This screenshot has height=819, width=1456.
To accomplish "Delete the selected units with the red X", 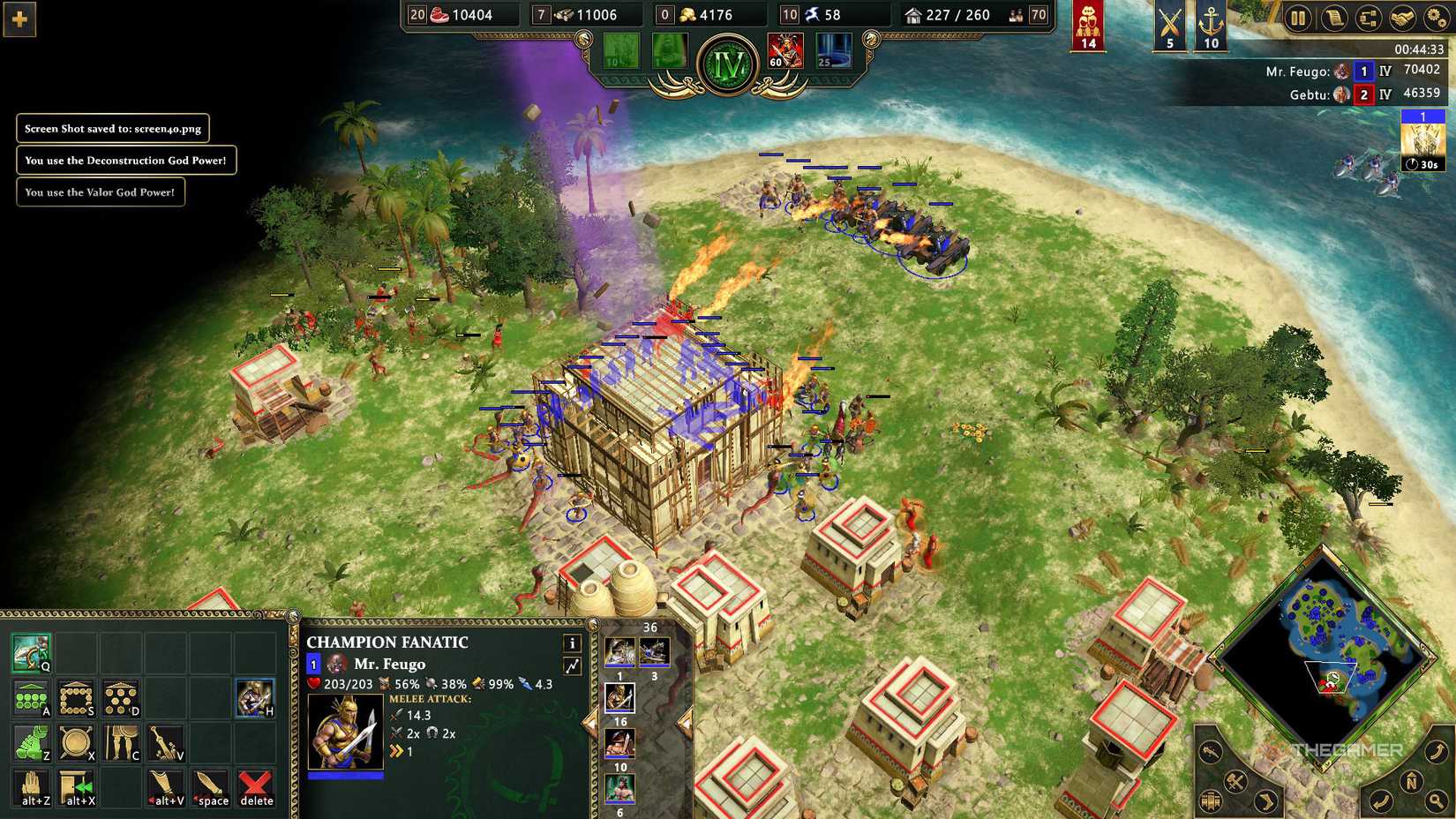I will click(255, 786).
